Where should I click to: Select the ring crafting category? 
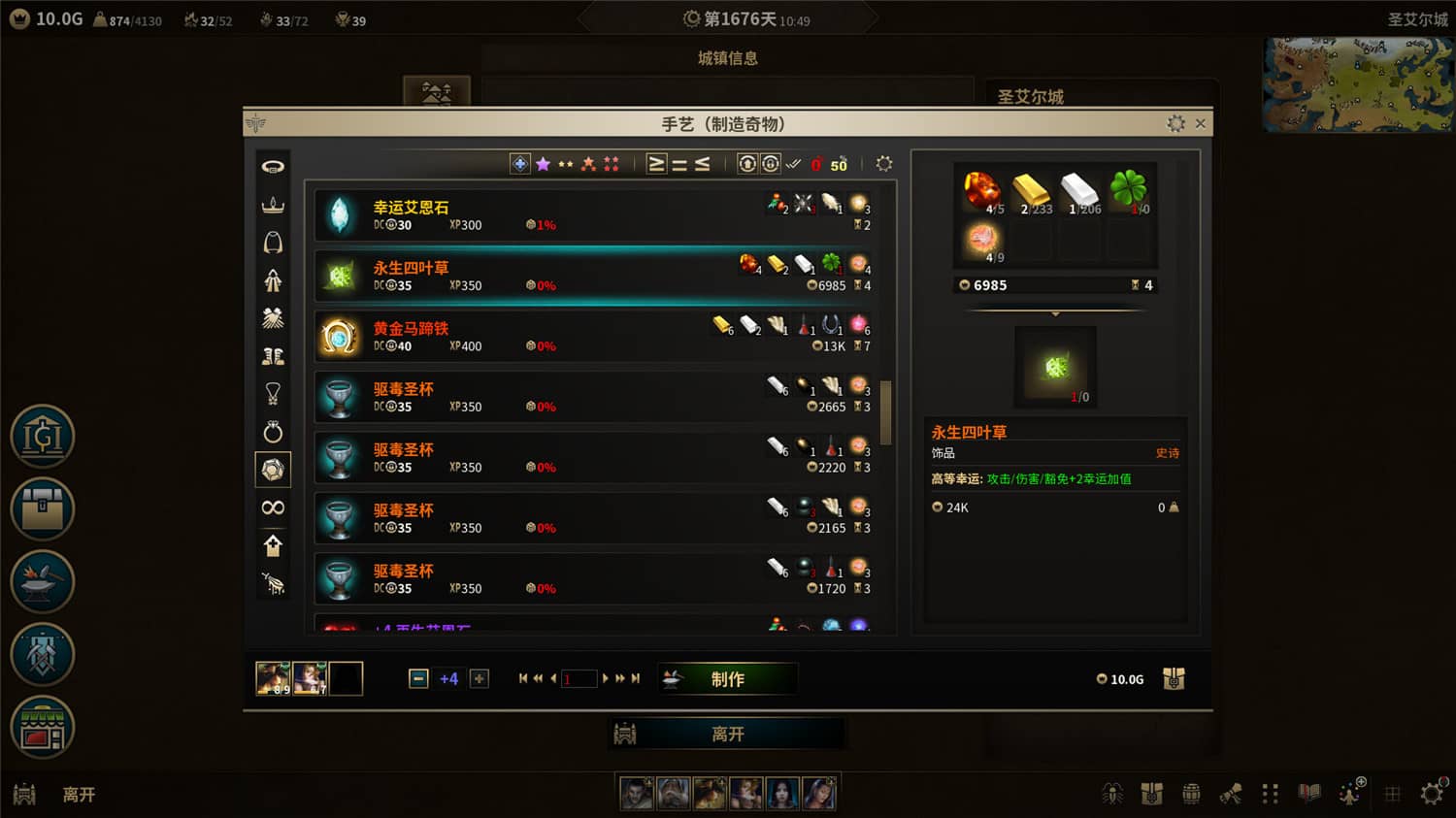(x=273, y=432)
